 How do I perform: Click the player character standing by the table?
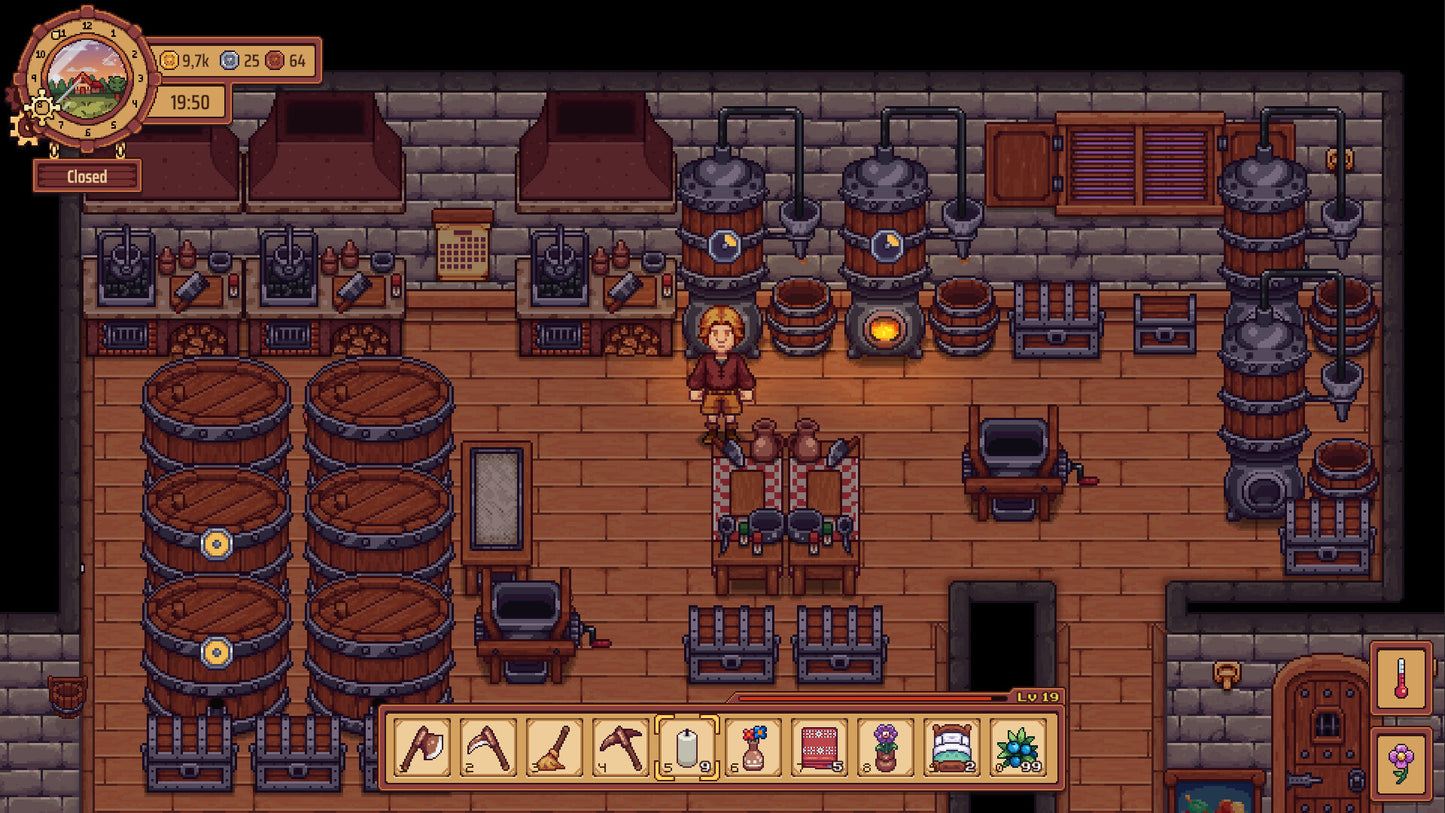click(722, 372)
